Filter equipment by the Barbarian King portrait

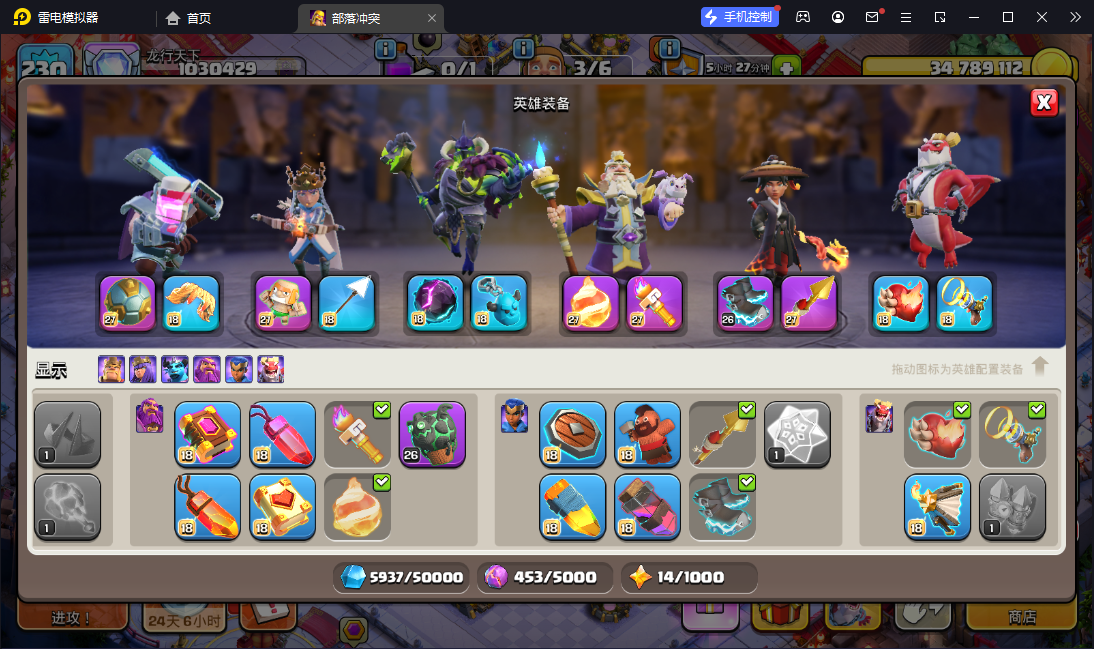(111, 369)
